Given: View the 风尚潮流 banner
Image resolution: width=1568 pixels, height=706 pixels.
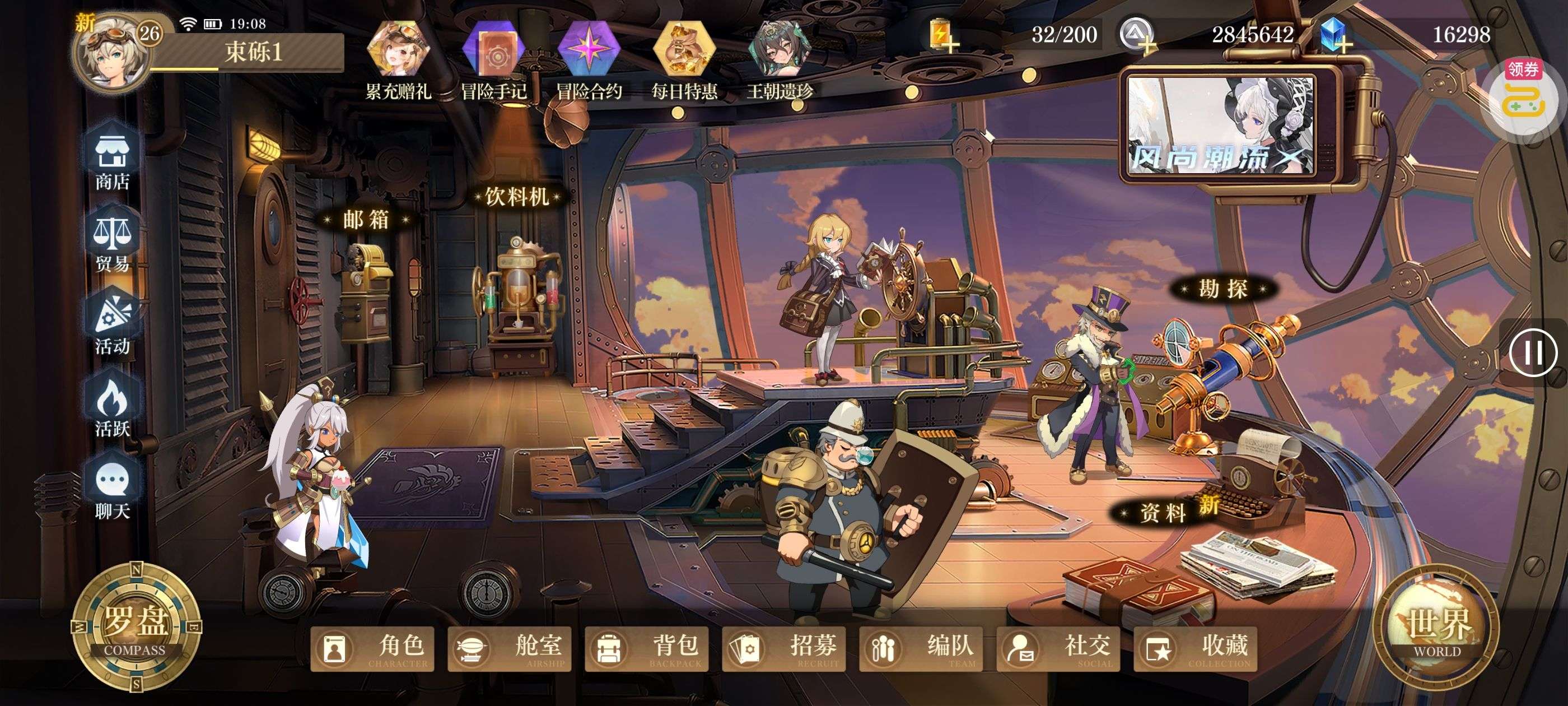Looking at the screenshot, I should coord(1220,125).
